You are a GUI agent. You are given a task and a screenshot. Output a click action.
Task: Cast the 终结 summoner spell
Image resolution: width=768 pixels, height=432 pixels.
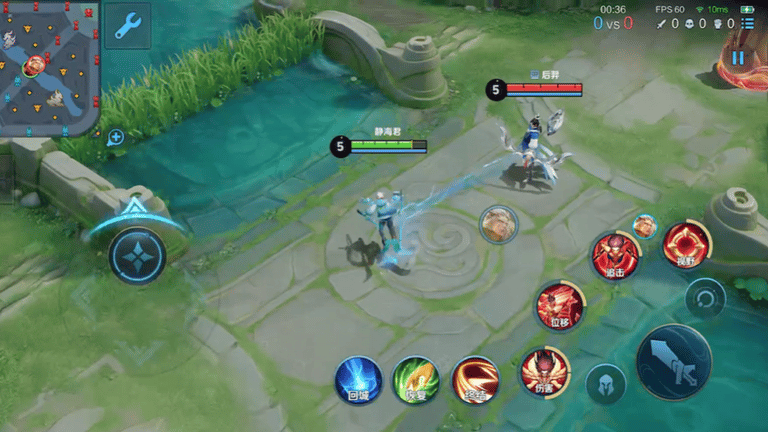pyautogui.click(x=475, y=379)
